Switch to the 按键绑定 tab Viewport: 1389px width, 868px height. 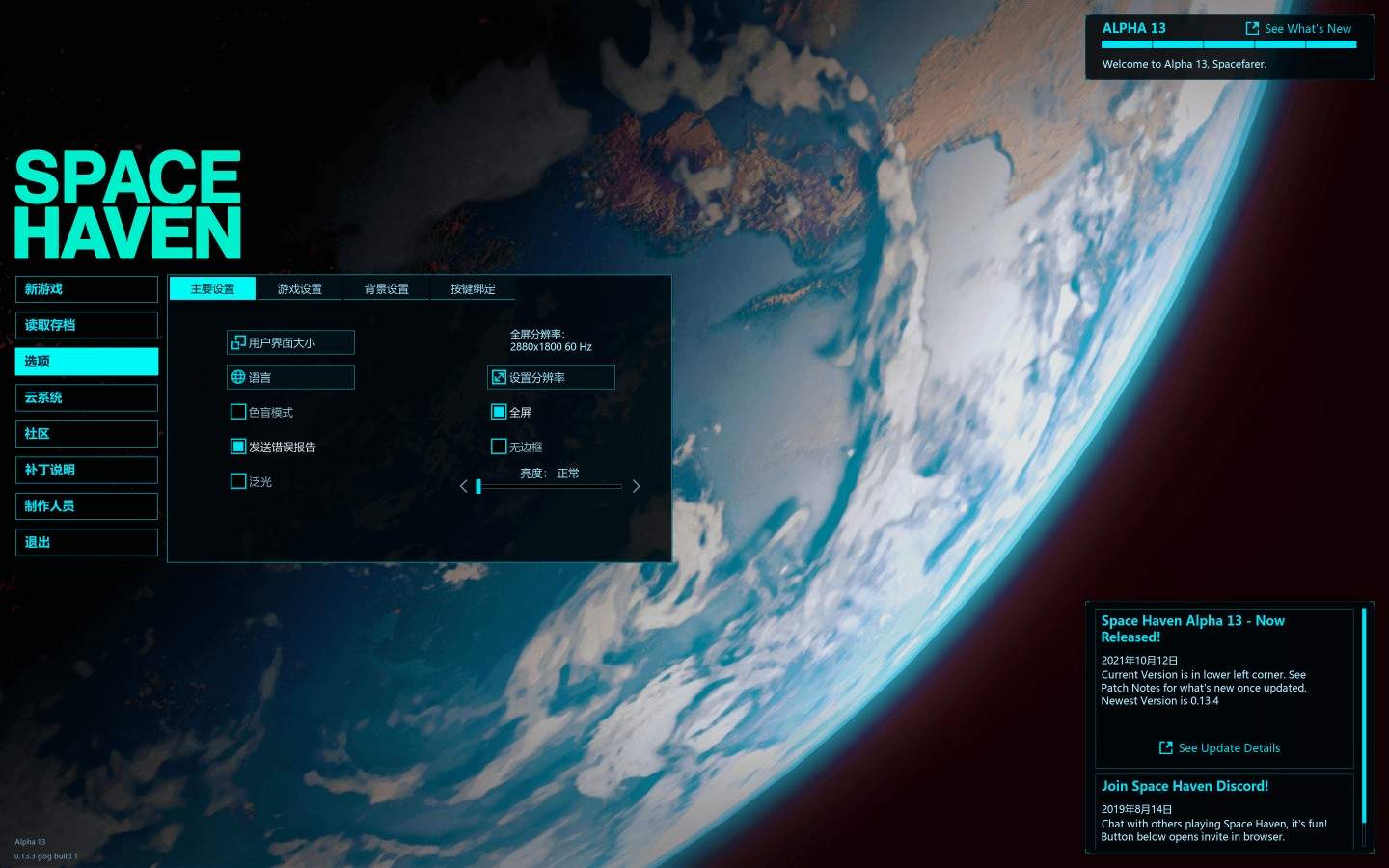pyautogui.click(x=472, y=288)
